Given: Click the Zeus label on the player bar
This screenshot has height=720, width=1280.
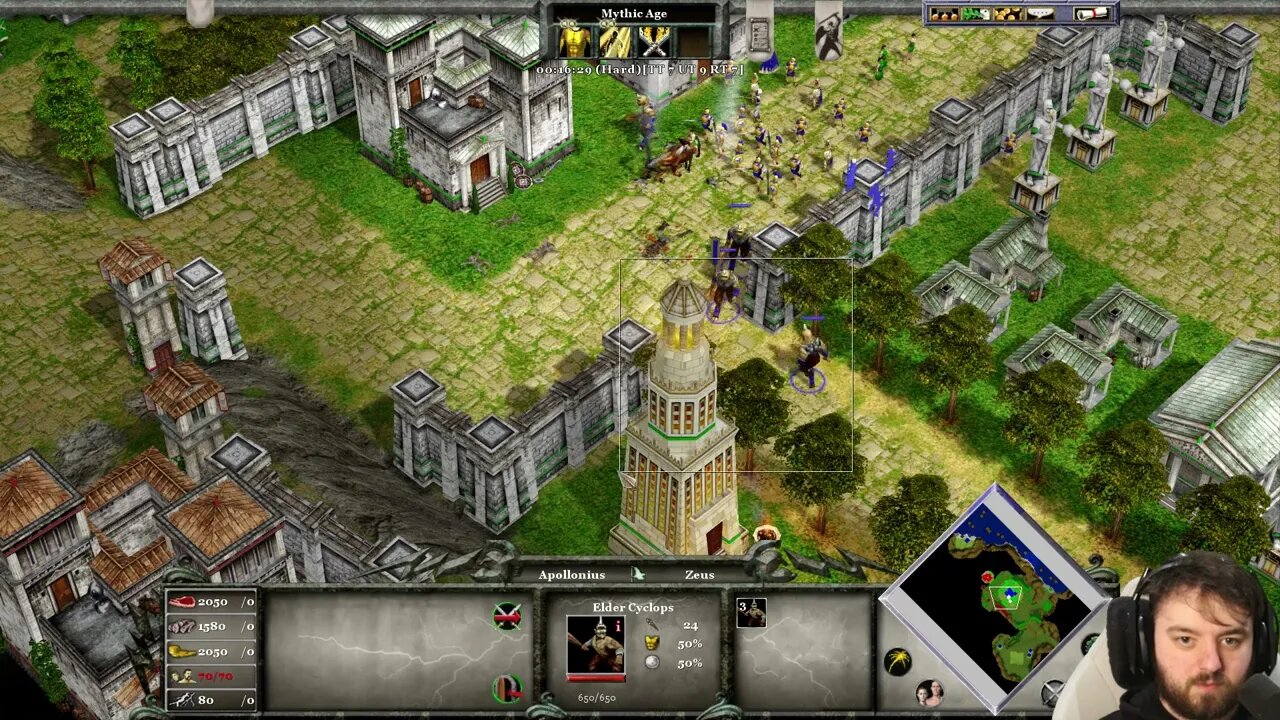Looking at the screenshot, I should pos(700,574).
